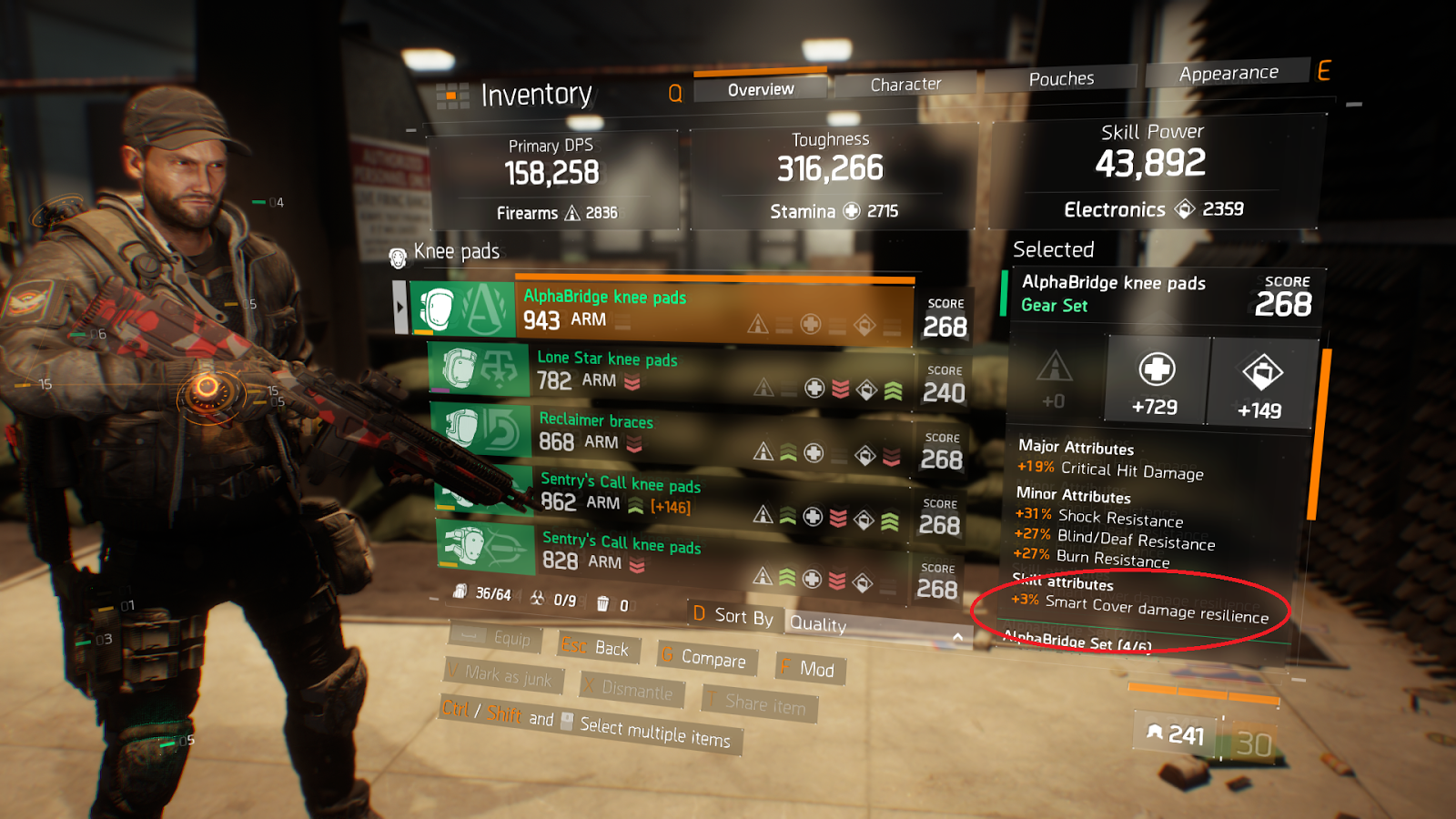Select Sentry's Call knee pads with 862 armor
Screen dimensions: 1456x819
pyautogui.click(x=673, y=493)
